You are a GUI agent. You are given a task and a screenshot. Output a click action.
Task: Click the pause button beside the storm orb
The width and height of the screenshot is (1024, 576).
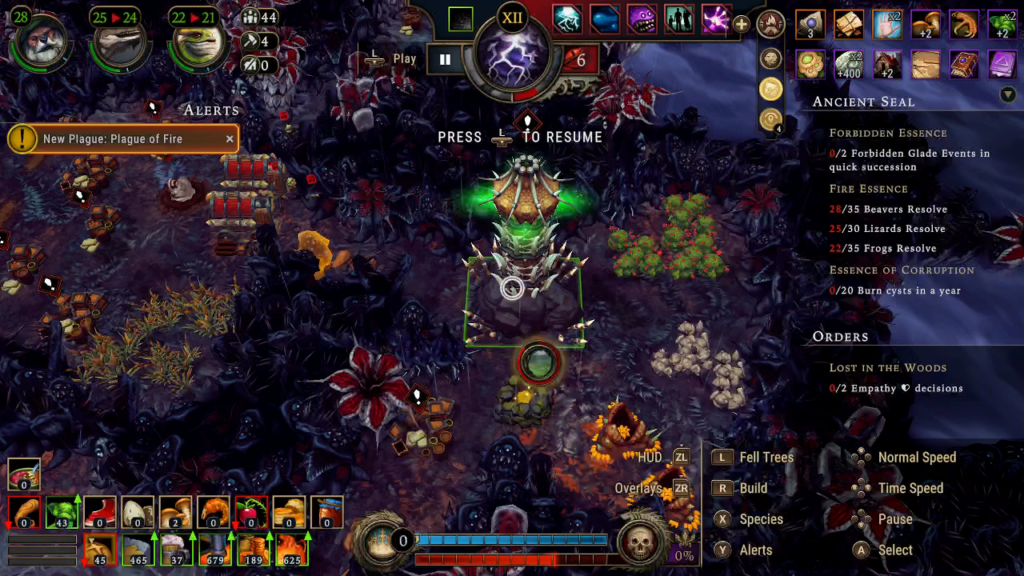coord(445,59)
